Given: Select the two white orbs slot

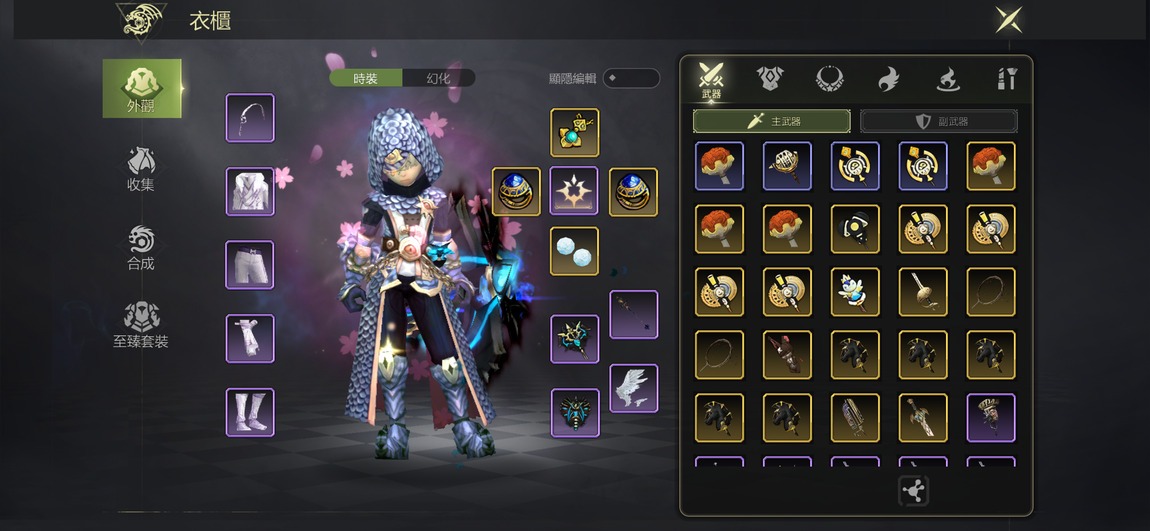Looking at the screenshot, I should [574, 251].
